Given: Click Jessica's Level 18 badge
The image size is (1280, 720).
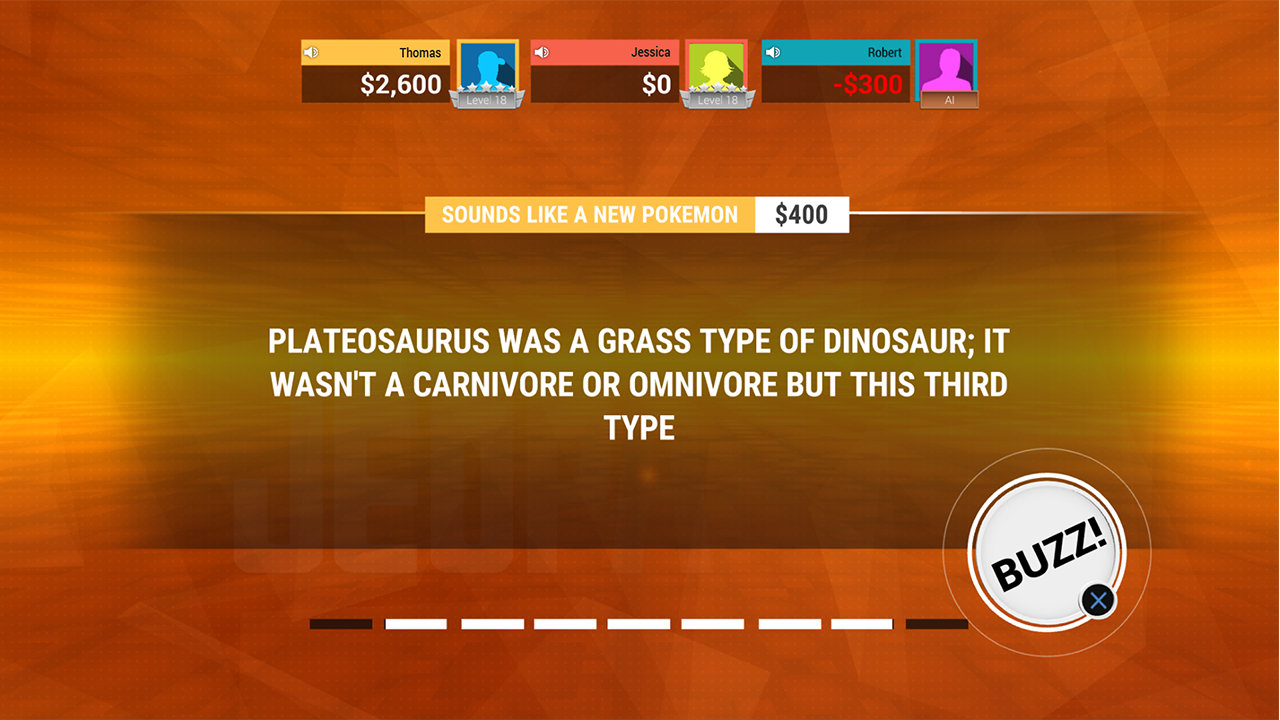Looking at the screenshot, I should pyautogui.click(x=716, y=99).
